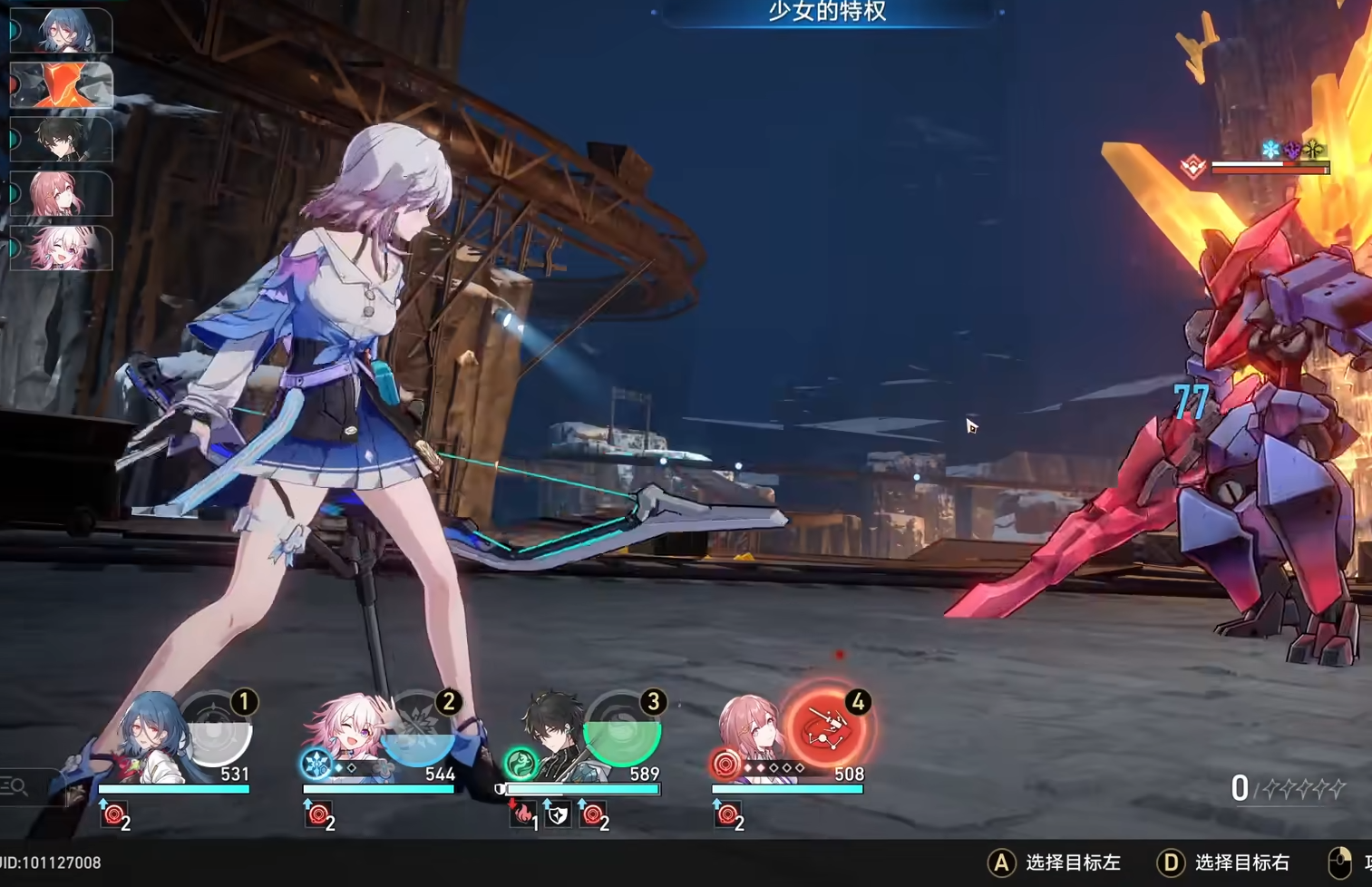This screenshot has height=887, width=1372.
Task: Inspect Asta's red fire element icon
Action: [725, 765]
